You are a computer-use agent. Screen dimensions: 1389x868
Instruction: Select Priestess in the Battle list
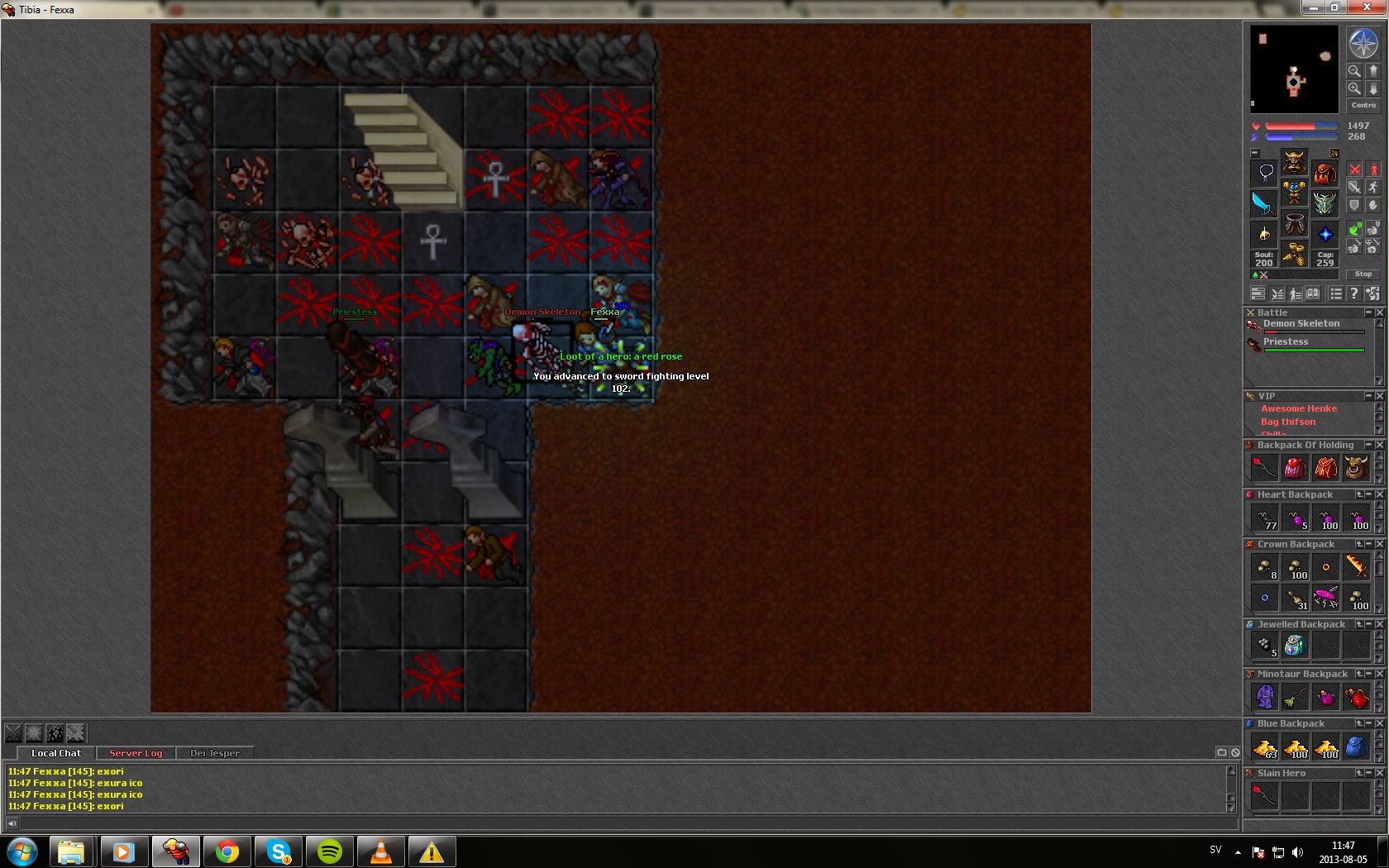[1285, 342]
